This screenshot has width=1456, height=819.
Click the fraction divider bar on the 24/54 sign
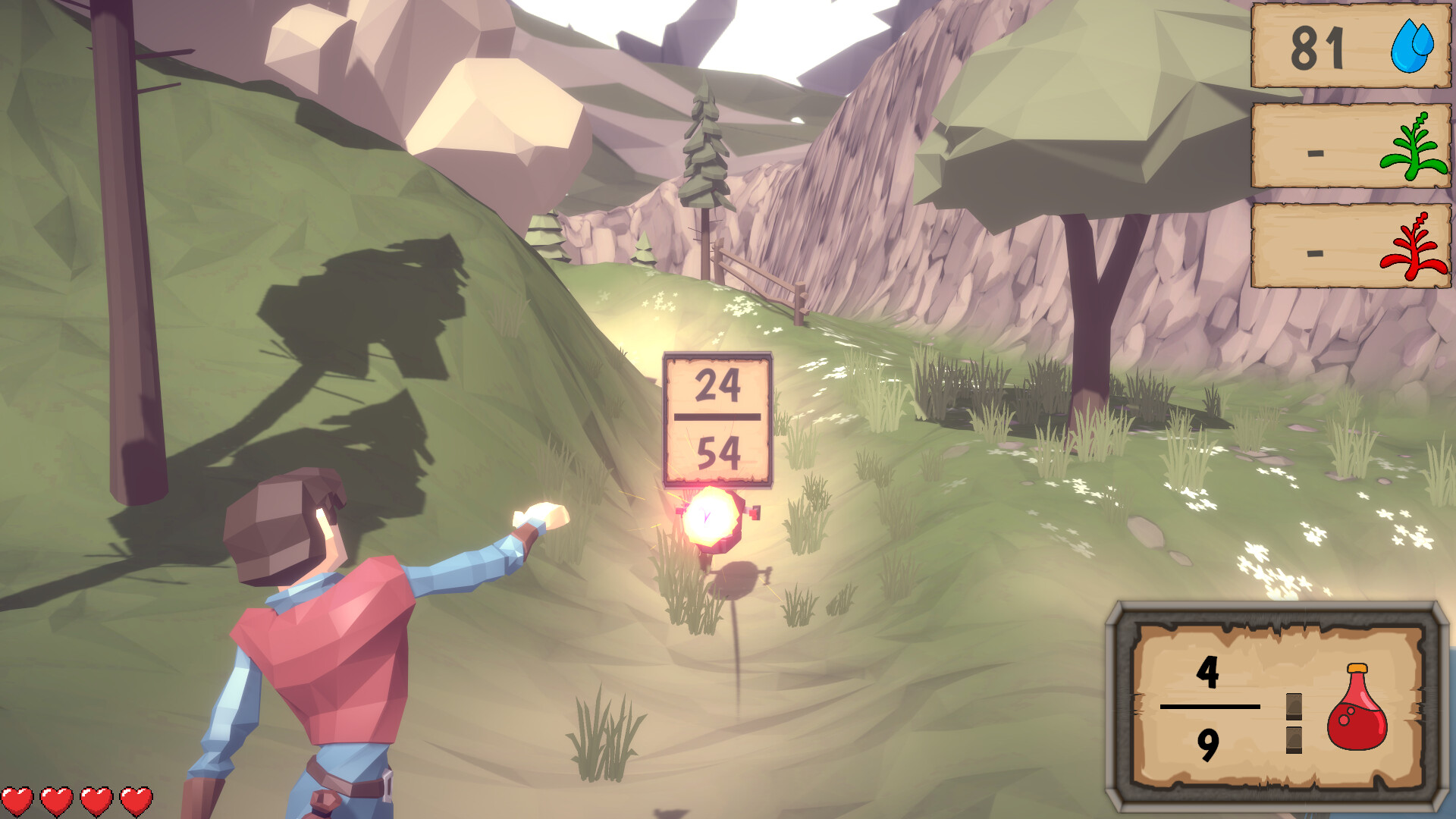pos(717,416)
